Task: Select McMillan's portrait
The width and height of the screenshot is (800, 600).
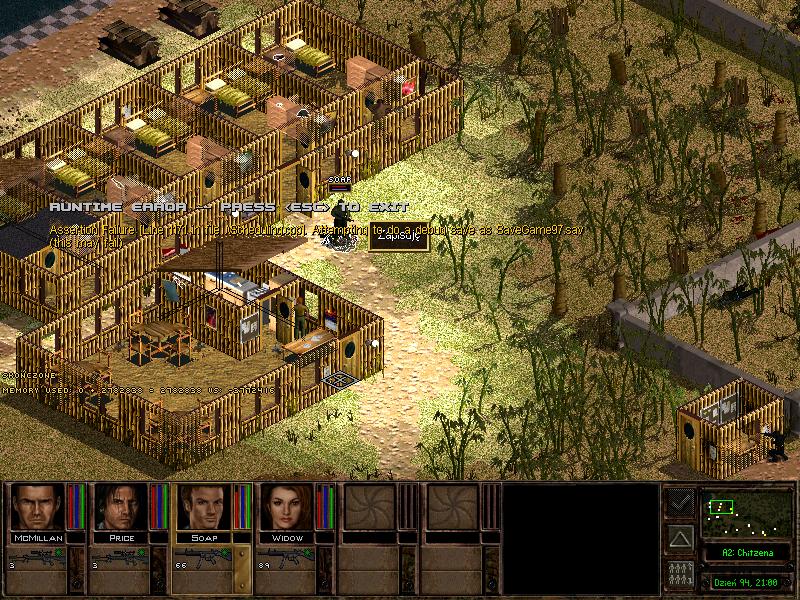Action: coord(36,507)
